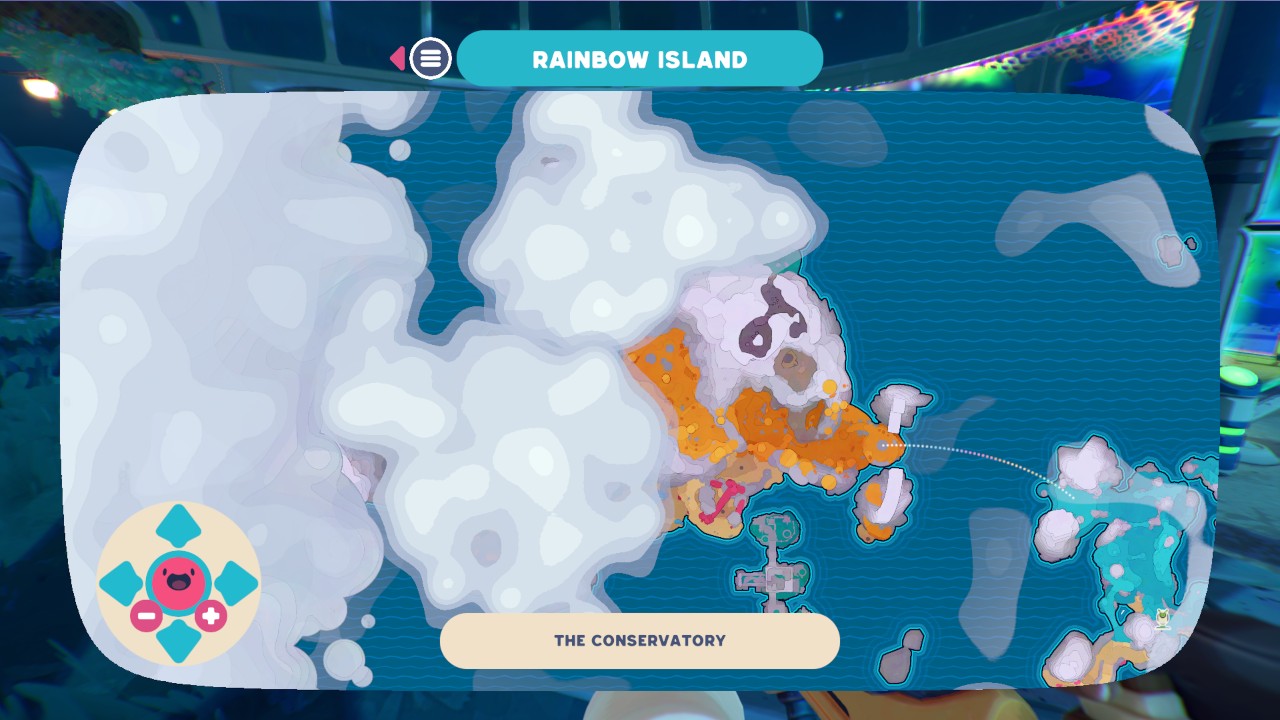Open the map menu via hamburger icon
Image resolution: width=1280 pixels, height=720 pixels.
pyautogui.click(x=429, y=58)
